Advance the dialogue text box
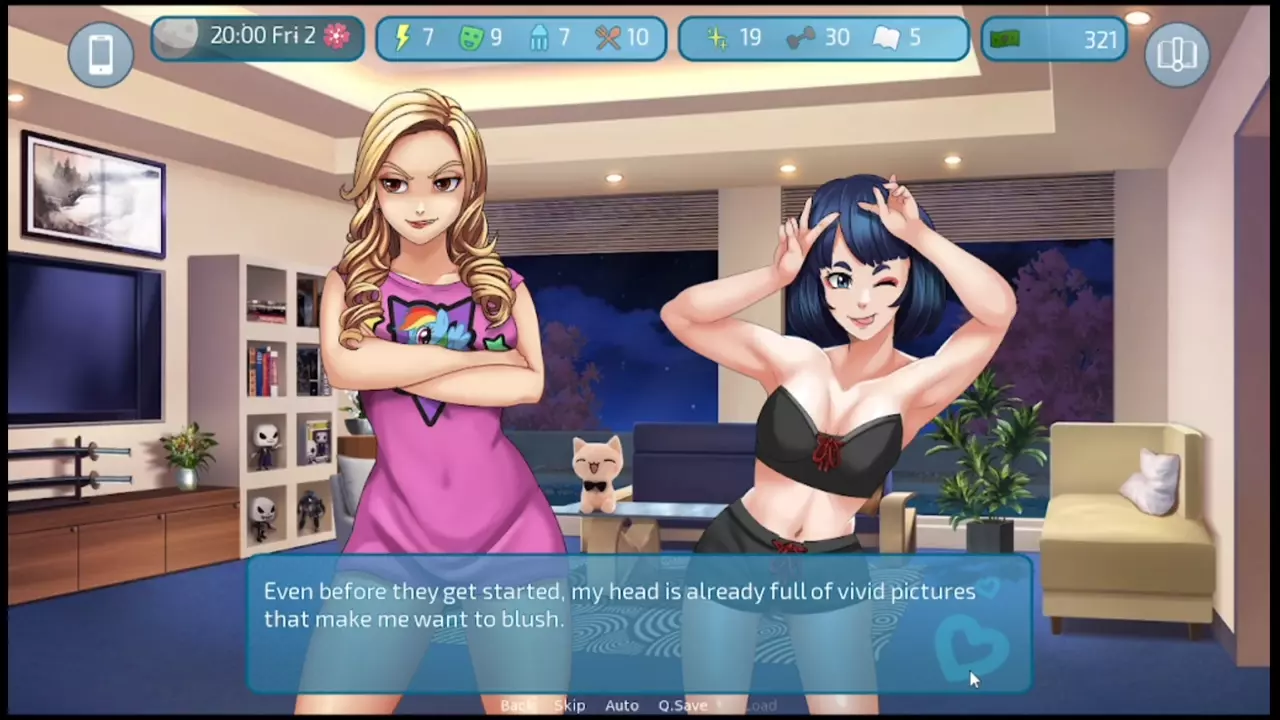Viewport: 1280px width, 720px height. (x=640, y=620)
